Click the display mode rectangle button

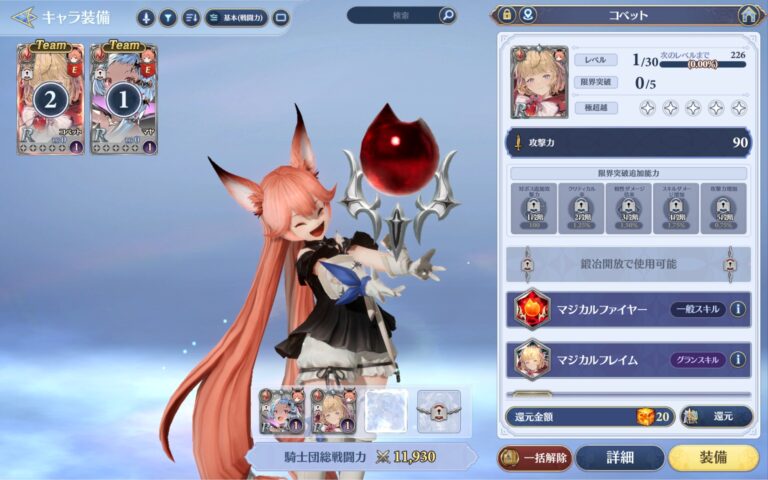tap(281, 17)
